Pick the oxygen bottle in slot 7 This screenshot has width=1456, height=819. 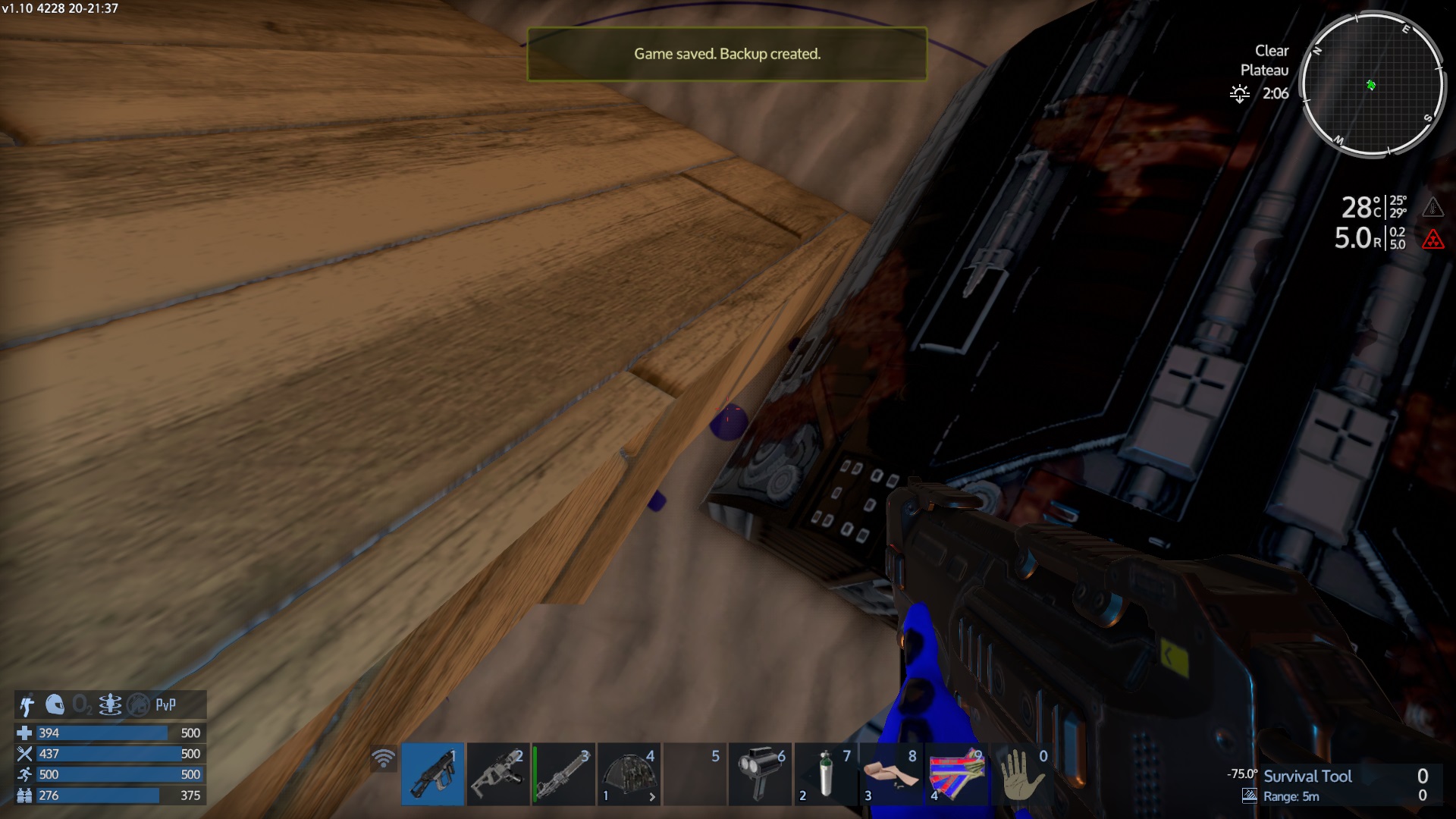pyautogui.click(x=826, y=773)
